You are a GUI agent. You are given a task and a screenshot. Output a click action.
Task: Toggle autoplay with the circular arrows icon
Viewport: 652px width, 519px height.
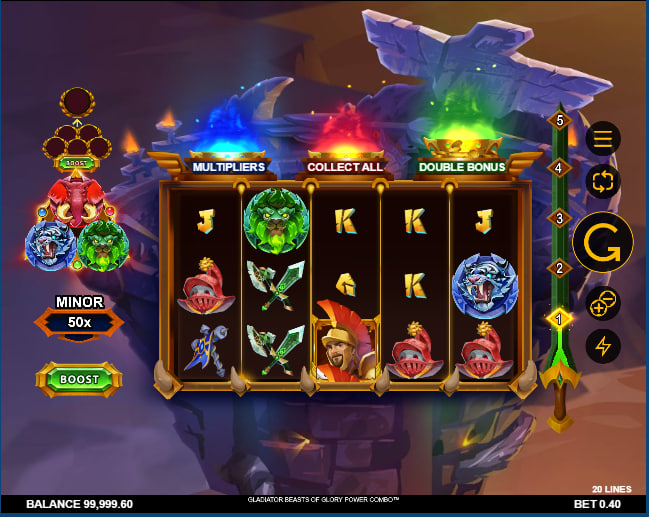(x=603, y=182)
